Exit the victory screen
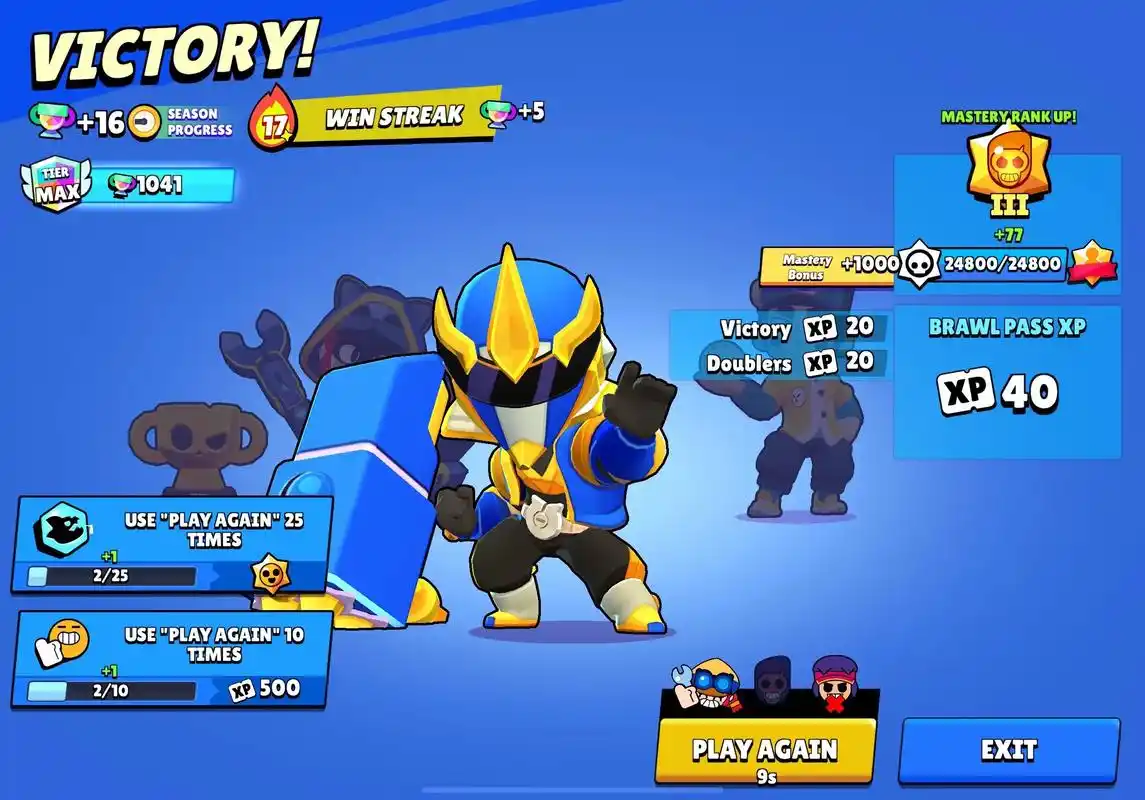 point(1008,750)
